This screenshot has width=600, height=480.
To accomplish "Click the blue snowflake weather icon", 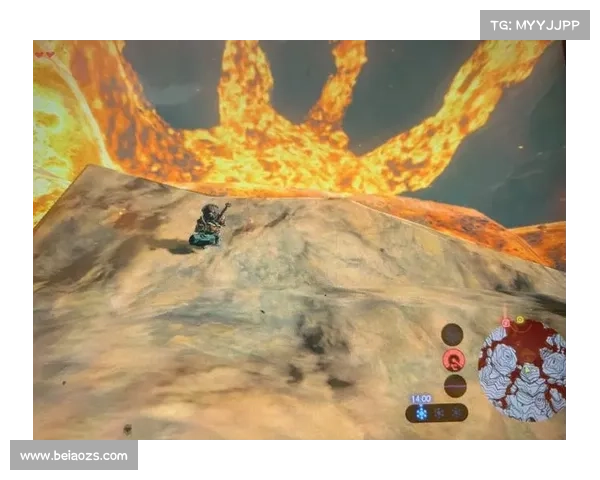I will point(421,413).
